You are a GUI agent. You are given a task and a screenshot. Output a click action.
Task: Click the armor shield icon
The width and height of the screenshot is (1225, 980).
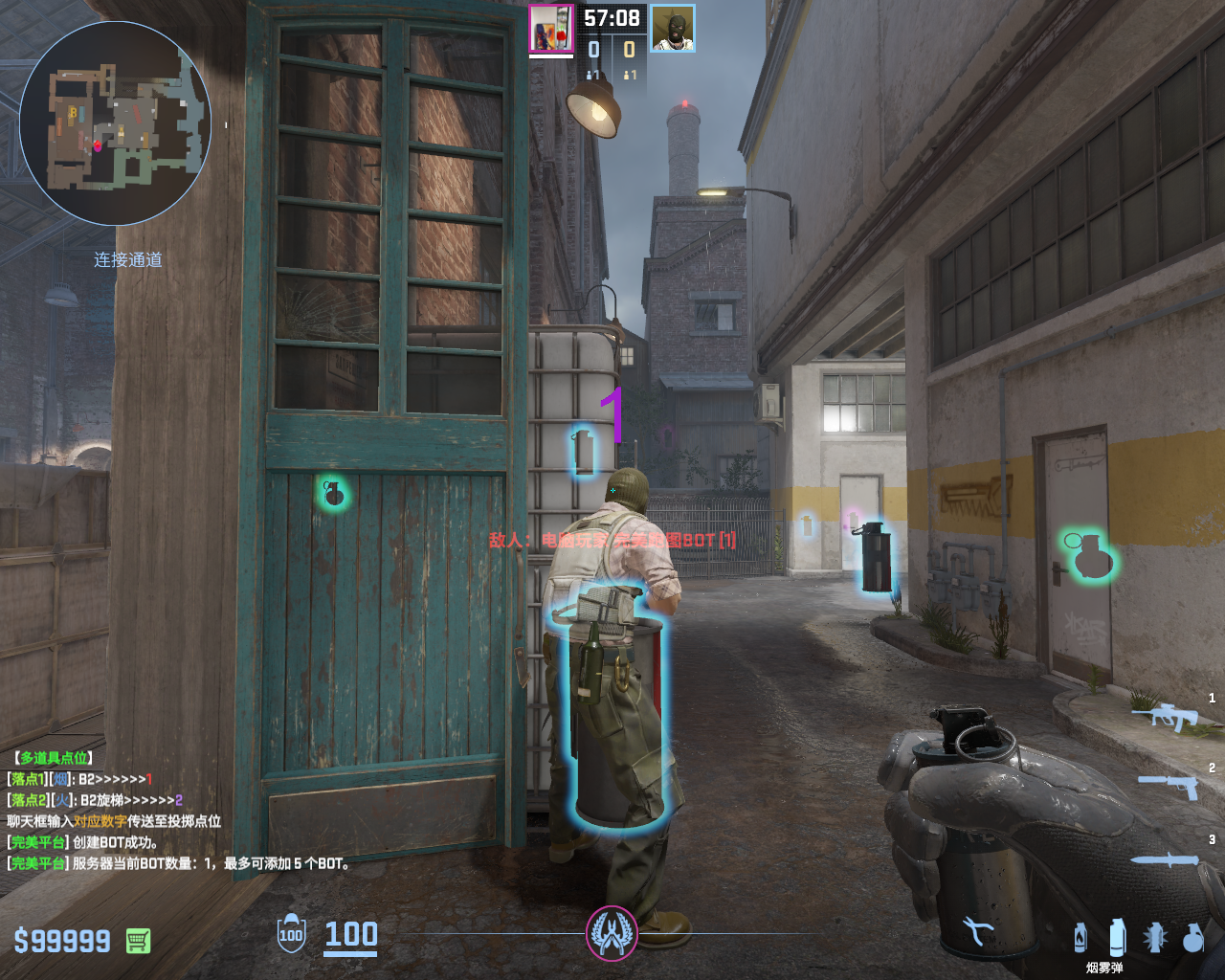[291, 934]
